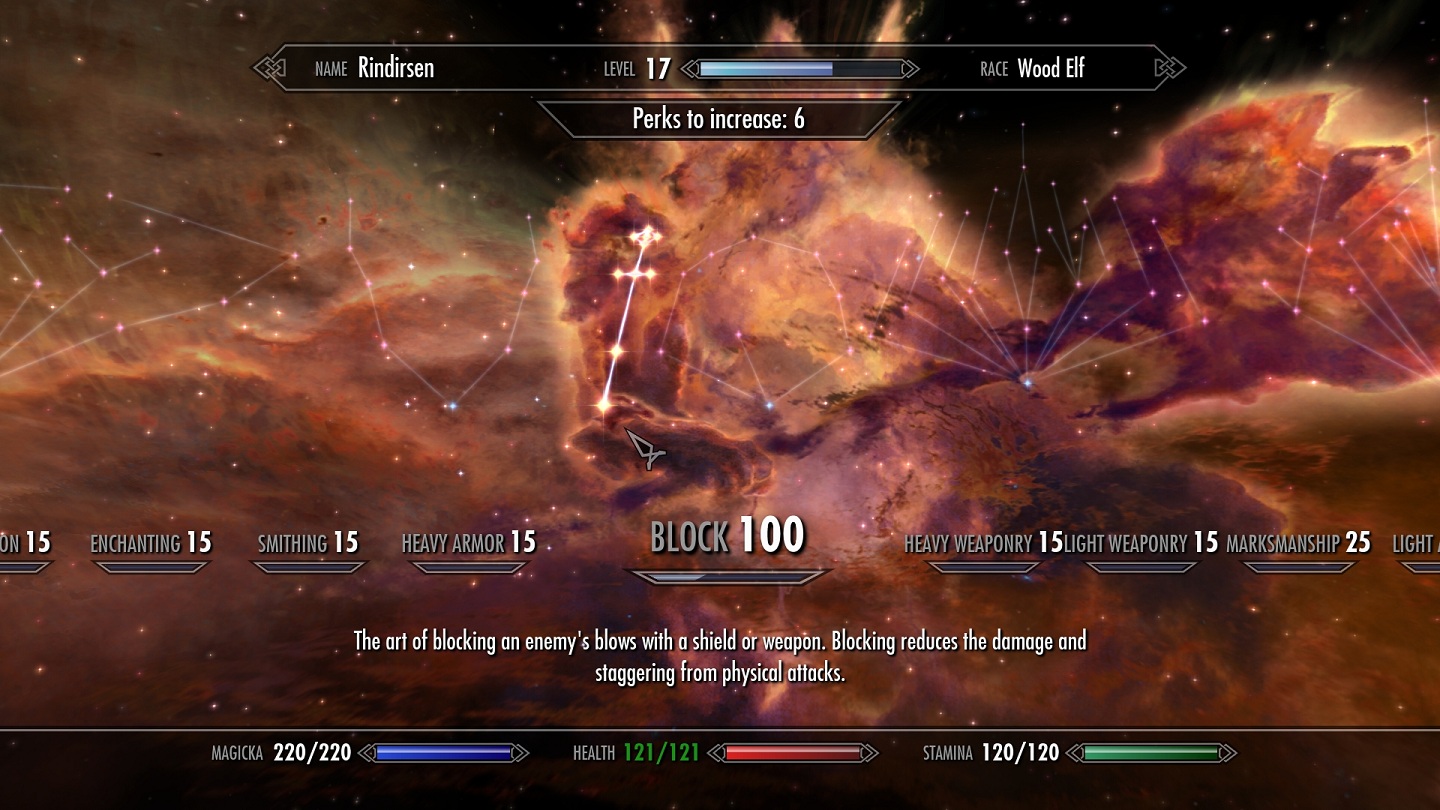Click the Block skill label
This screenshot has width=1440, height=810.
tap(727, 538)
